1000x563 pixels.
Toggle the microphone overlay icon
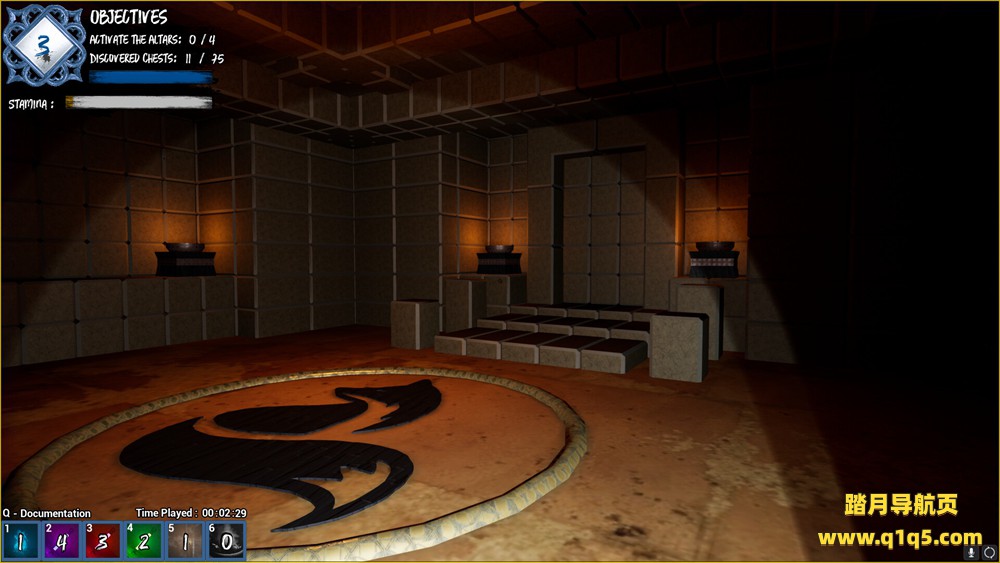pyautogui.click(x=971, y=552)
